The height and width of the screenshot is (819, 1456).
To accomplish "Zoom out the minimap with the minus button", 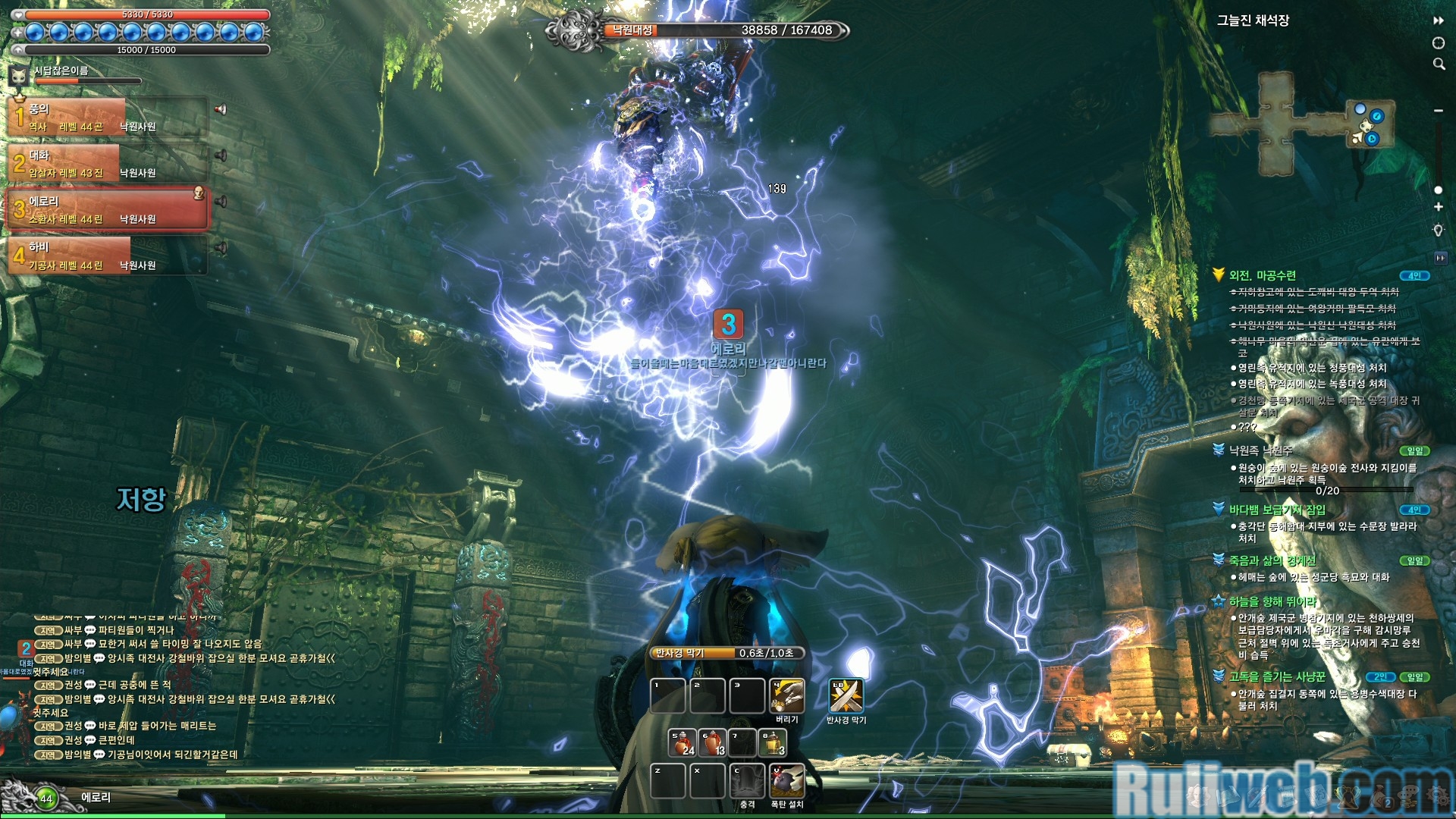I will click(x=1439, y=111).
